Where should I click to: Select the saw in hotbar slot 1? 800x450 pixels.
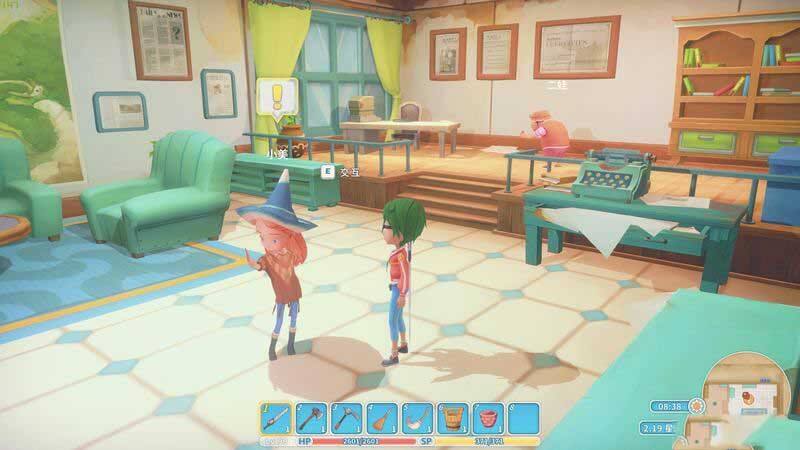pyautogui.click(x=277, y=418)
